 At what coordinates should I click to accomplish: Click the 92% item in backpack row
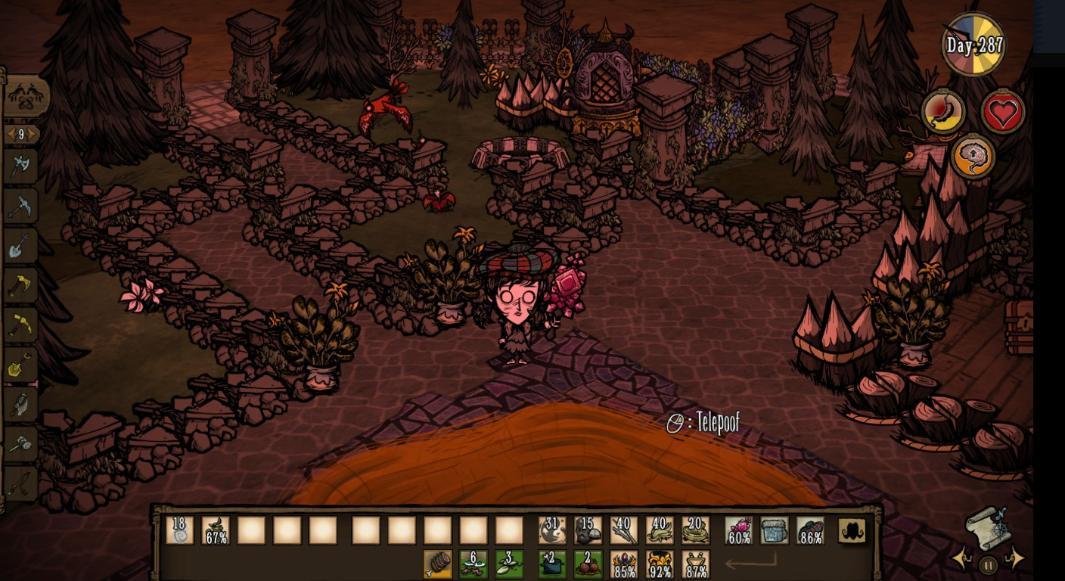click(x=660, y=565)
